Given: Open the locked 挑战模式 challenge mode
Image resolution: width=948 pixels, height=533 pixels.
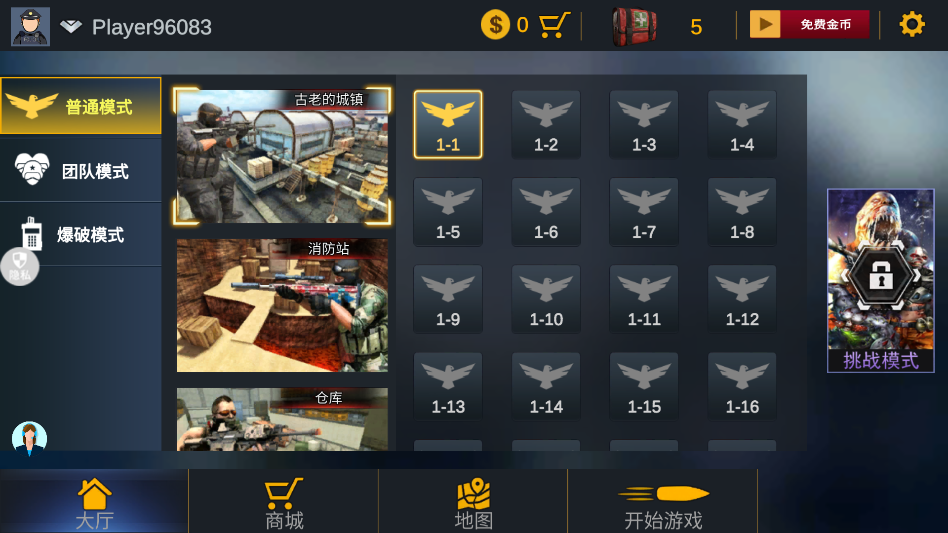Looking at the screenshot, I should [x=880, y=280].
